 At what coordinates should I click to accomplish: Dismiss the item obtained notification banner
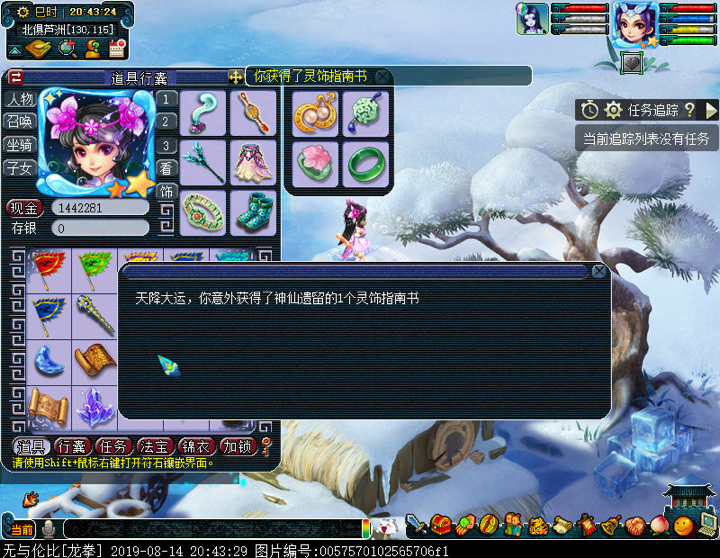[382, 76]
